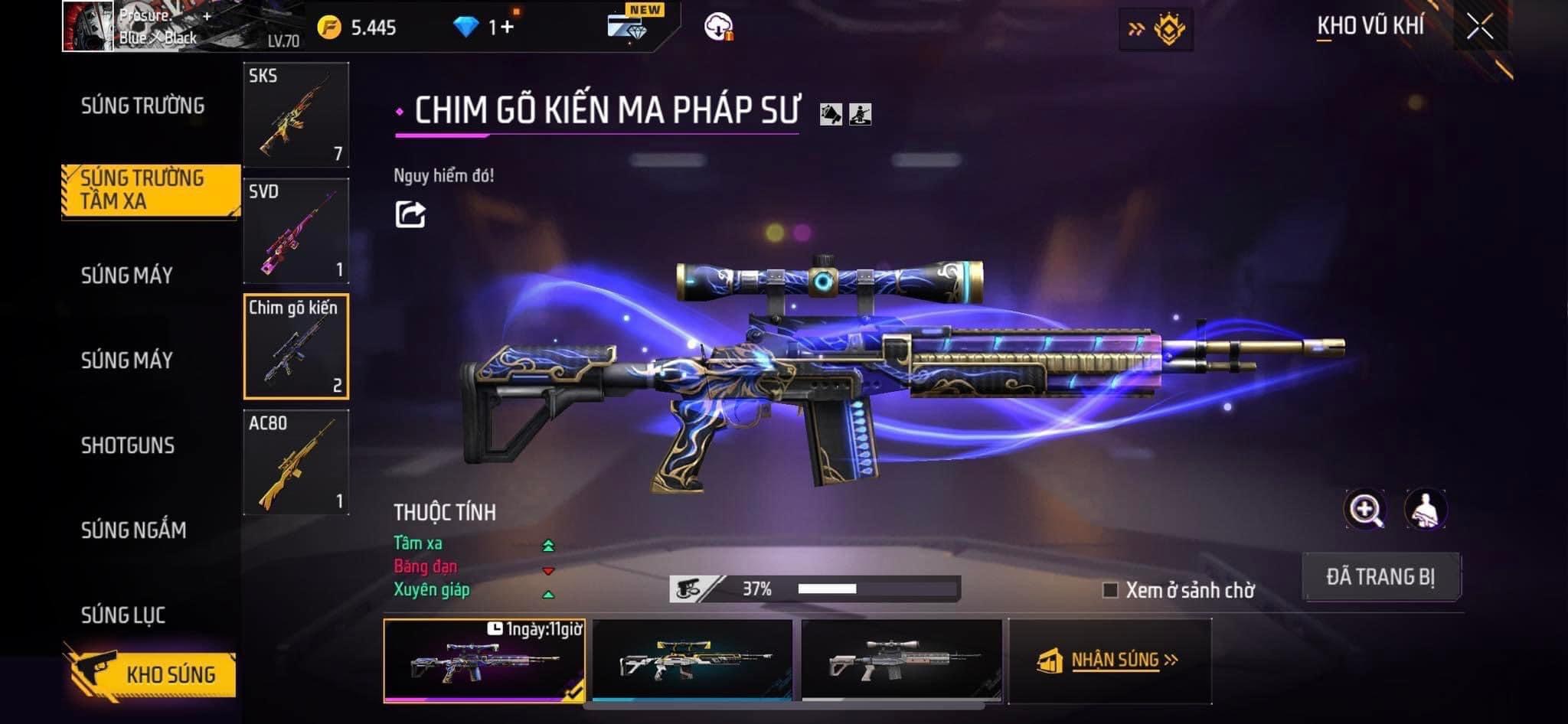
Task: Select the Chim gõ kiến weapon slot
Action: [296, 347]
